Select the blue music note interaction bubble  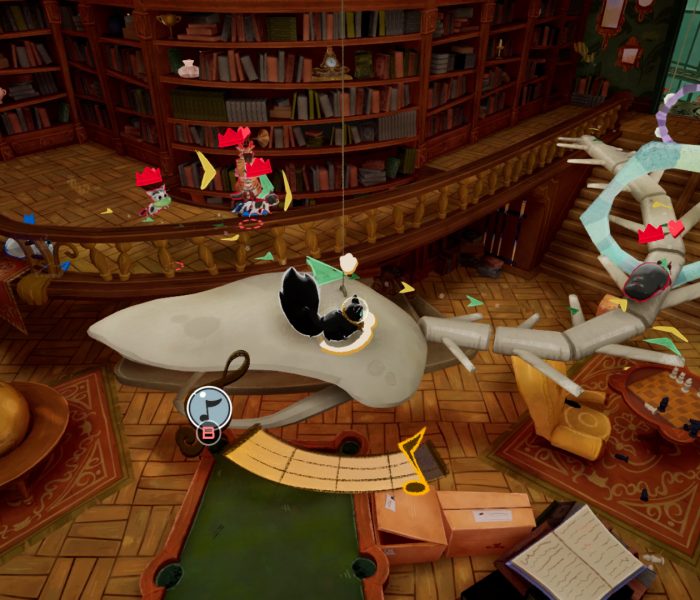coord(209,406)
